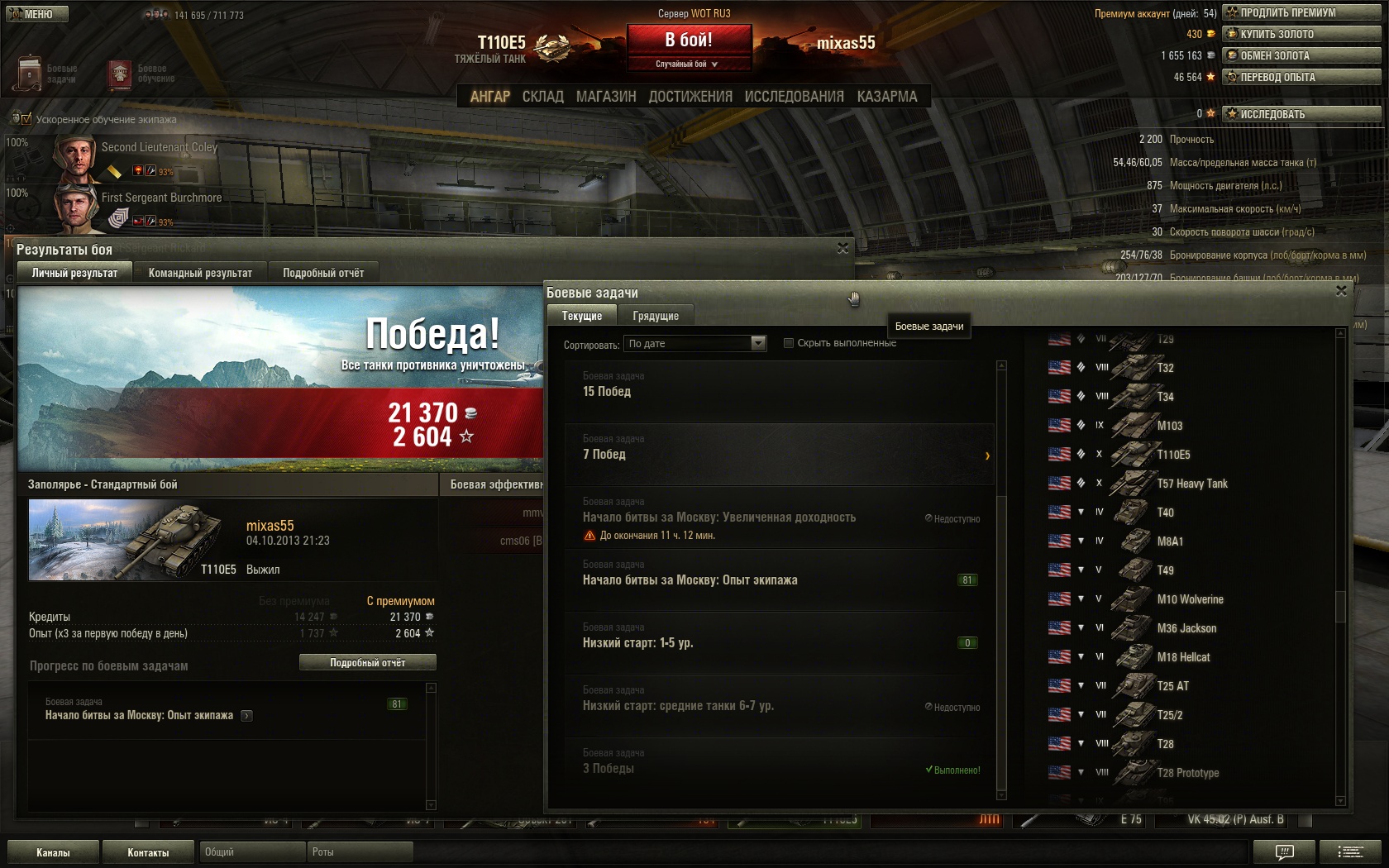Screen dimensions: 1389x868
Task: Go to ИССЛЕДОВАНИЯ section
Action: 794,97
